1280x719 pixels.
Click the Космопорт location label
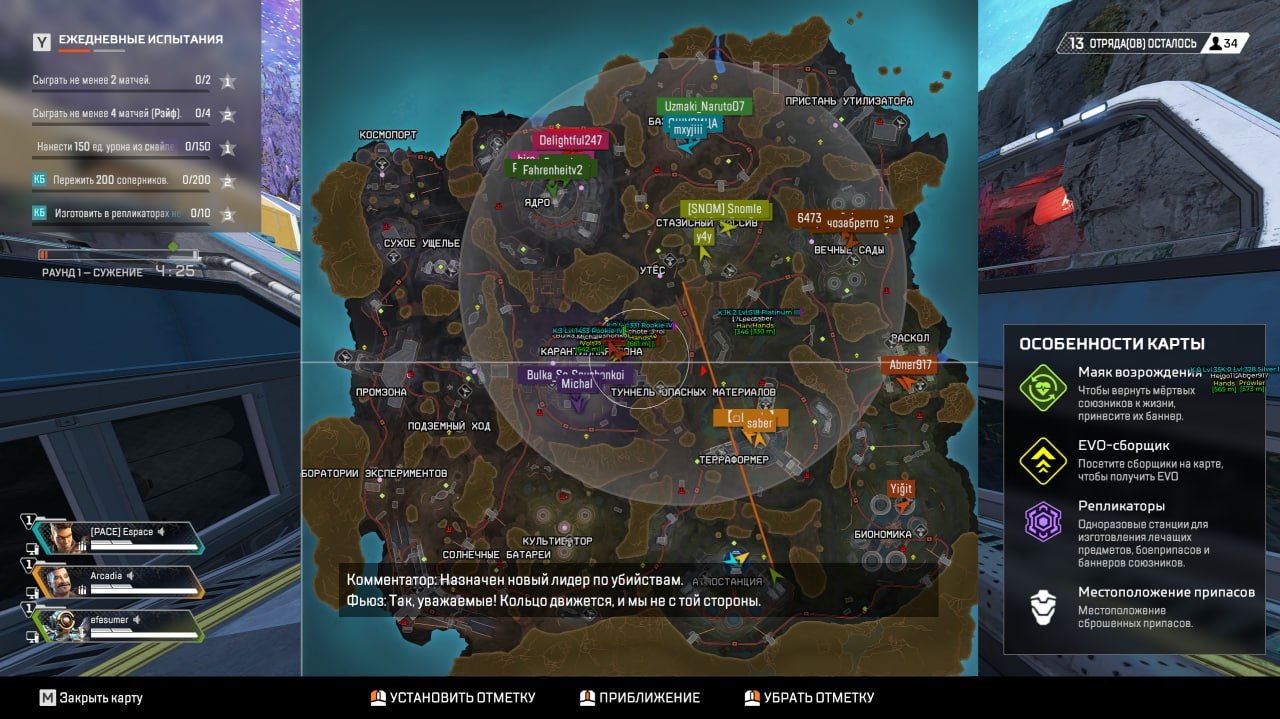tap(387, 135)
